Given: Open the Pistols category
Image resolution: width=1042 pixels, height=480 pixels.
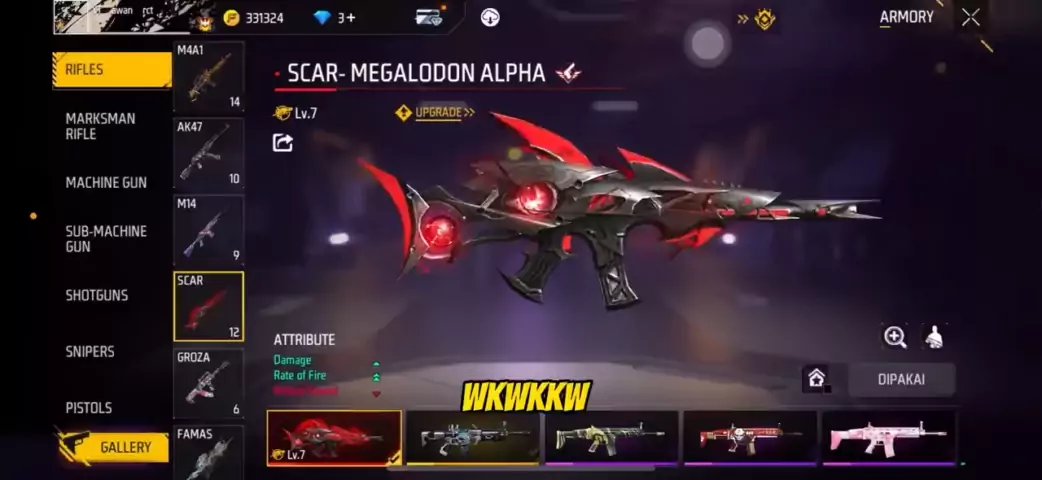Looking at the screenshot, I should pyautogui.click(x=89, y=407).
